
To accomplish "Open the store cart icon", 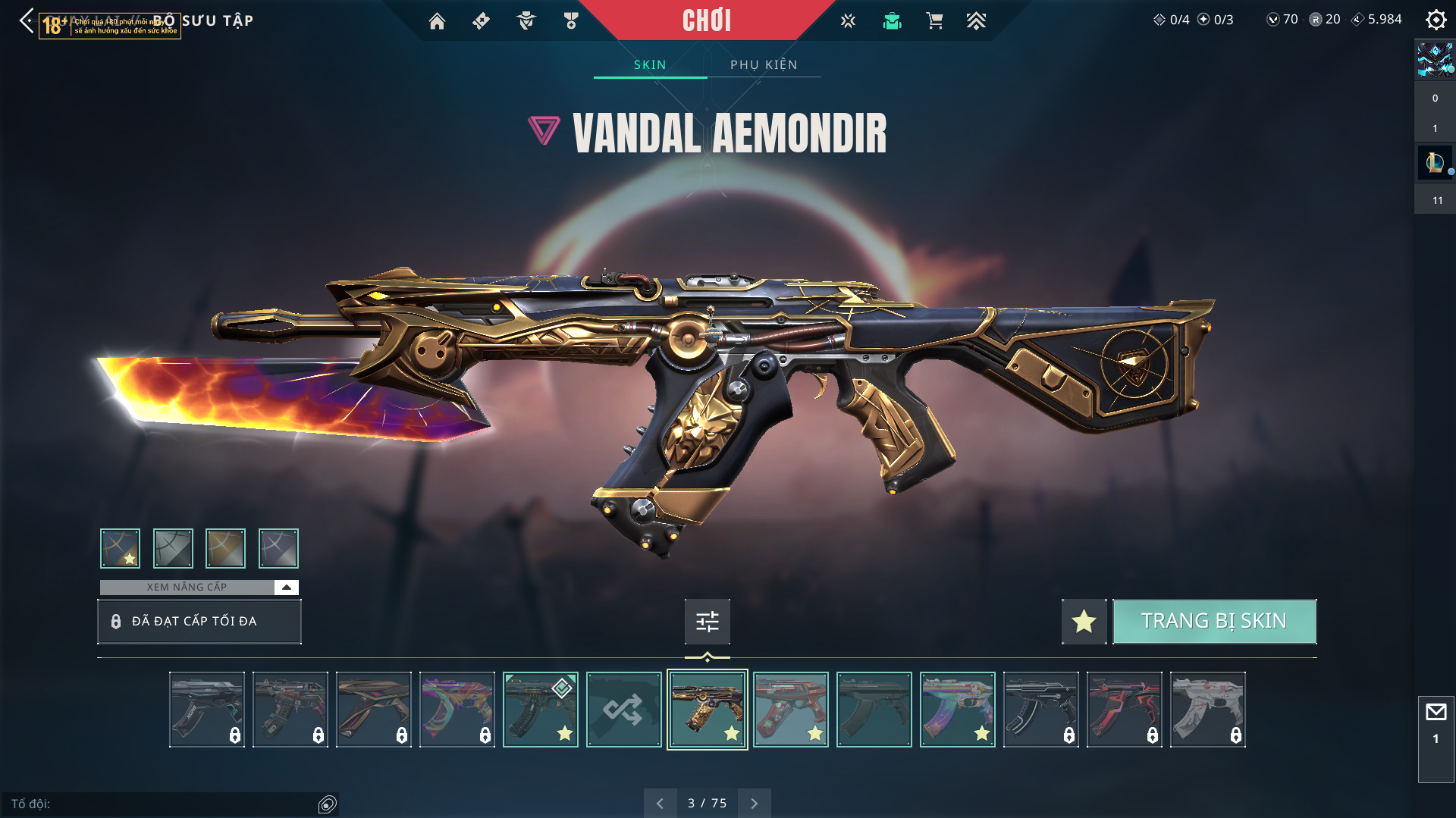I will [934, 21].
